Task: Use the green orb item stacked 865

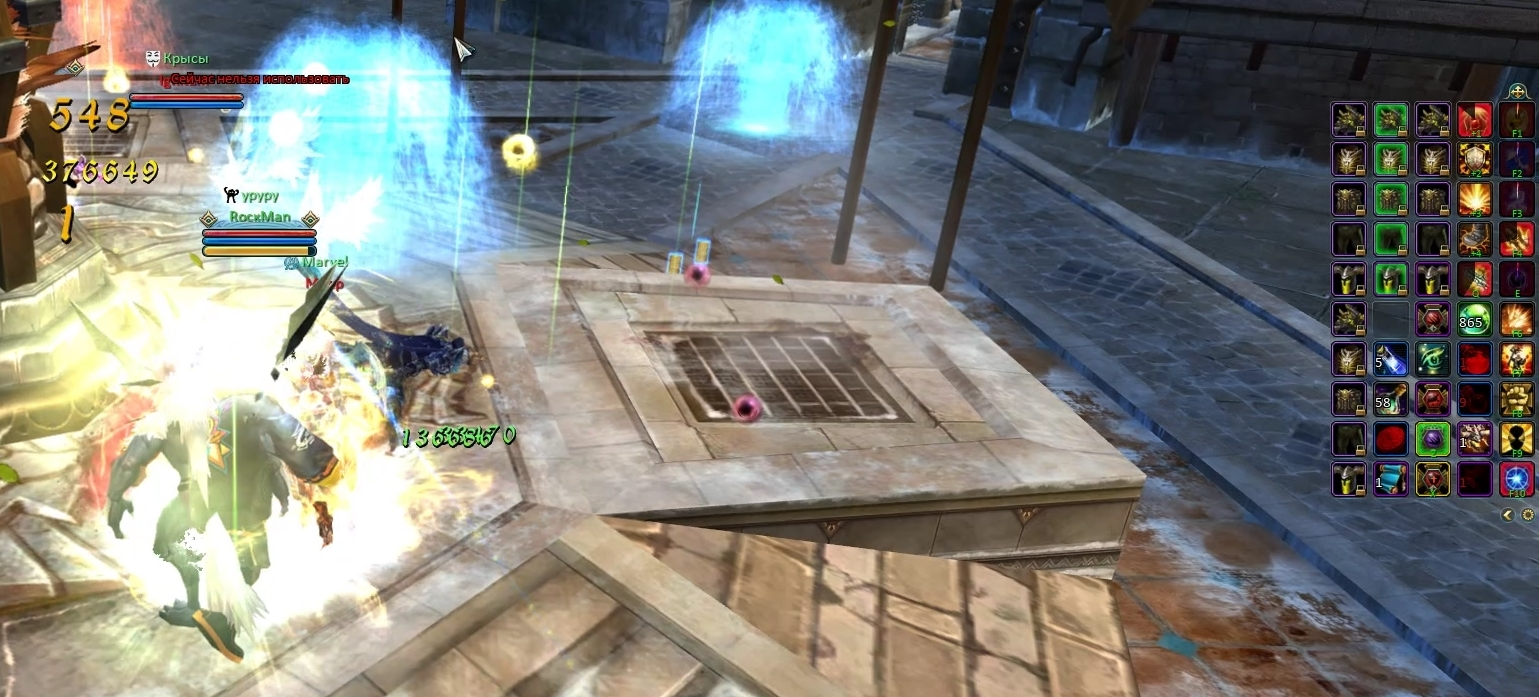Action: 1474,319
